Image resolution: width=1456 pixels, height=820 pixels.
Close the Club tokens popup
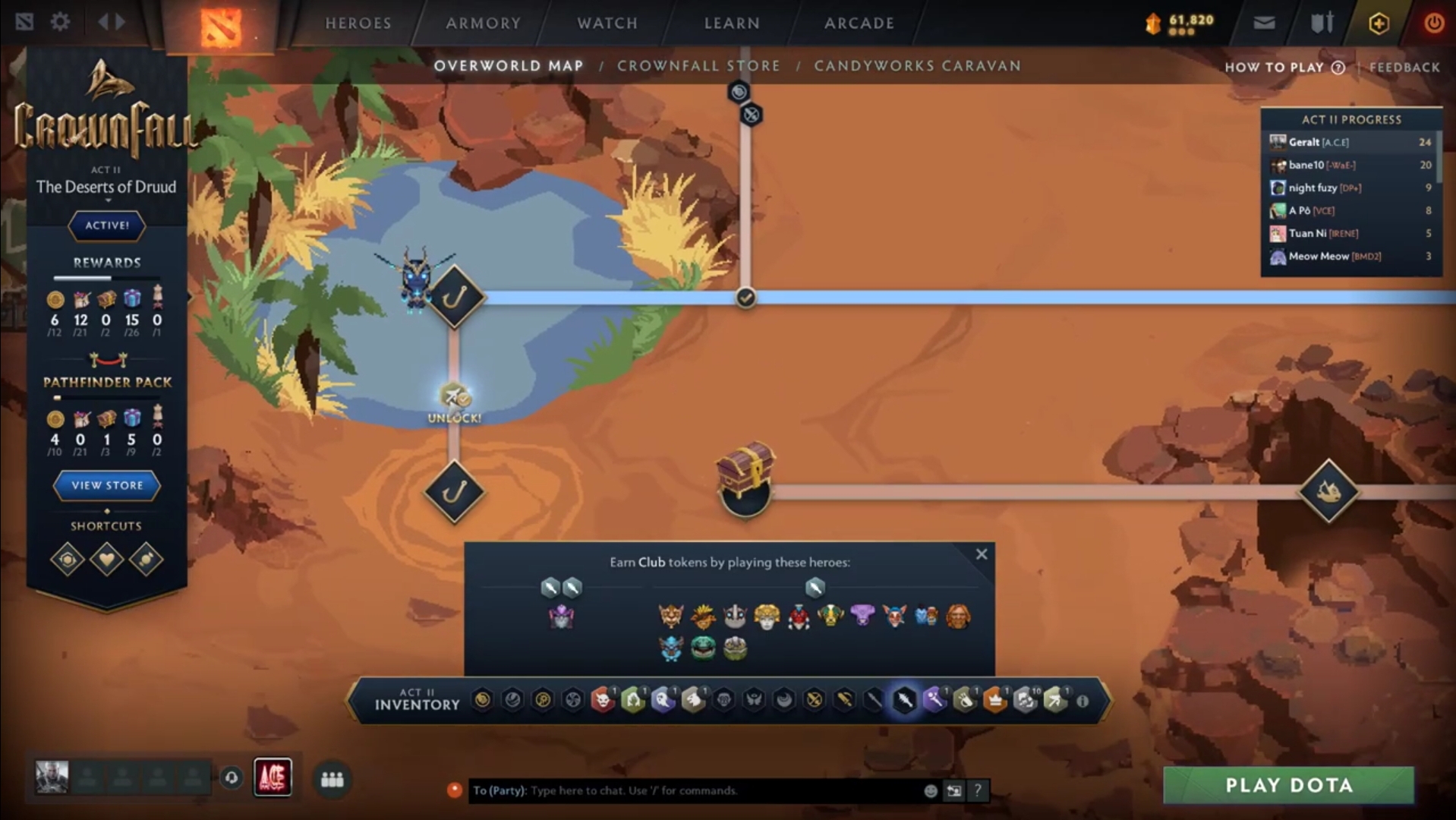(x=982, y=554)
